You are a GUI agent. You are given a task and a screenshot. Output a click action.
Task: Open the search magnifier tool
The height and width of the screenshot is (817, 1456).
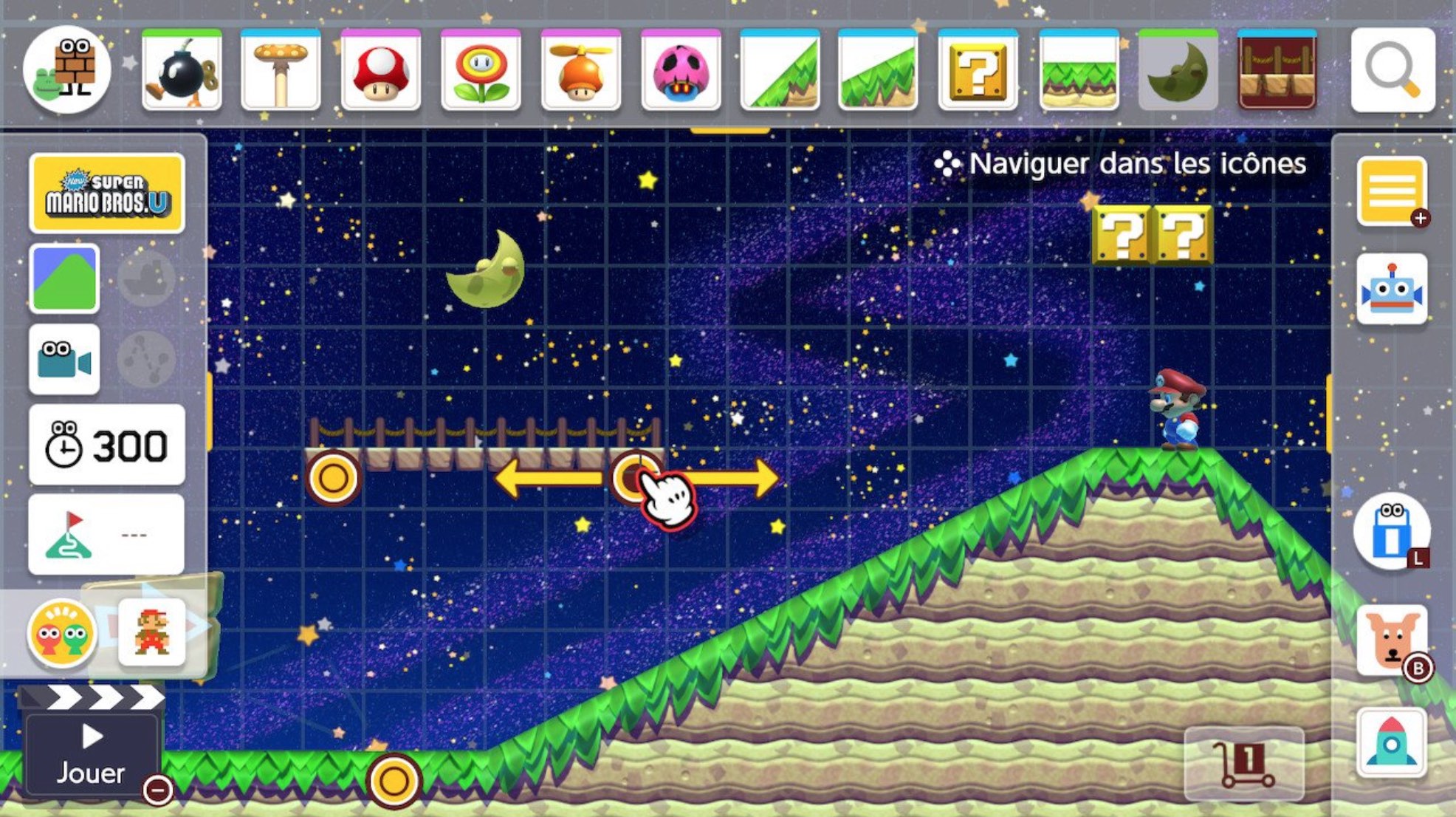[1393, 70]
